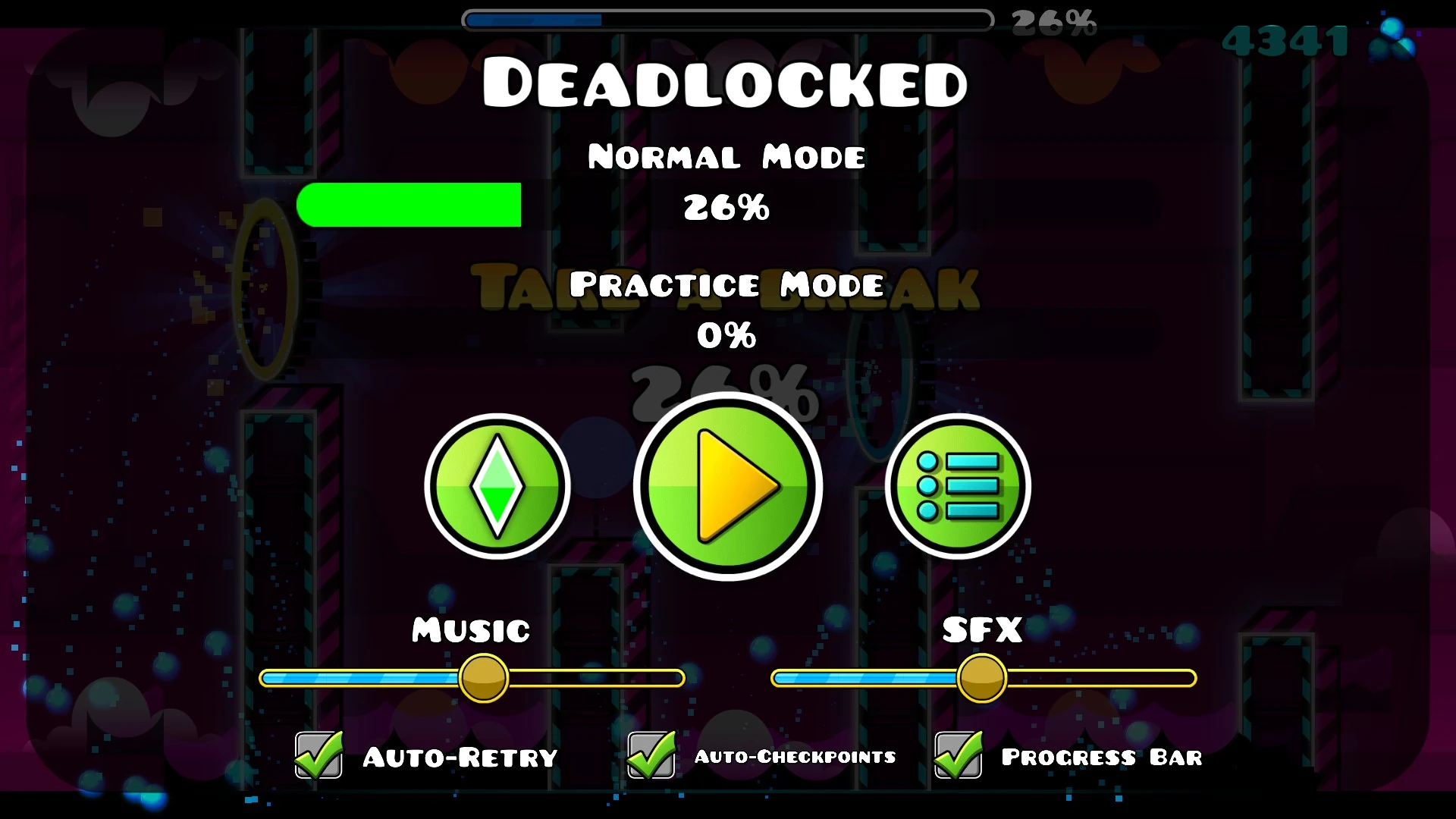
Task: Adjust the Music volume slider knob
Action: (x=484, y=679)
